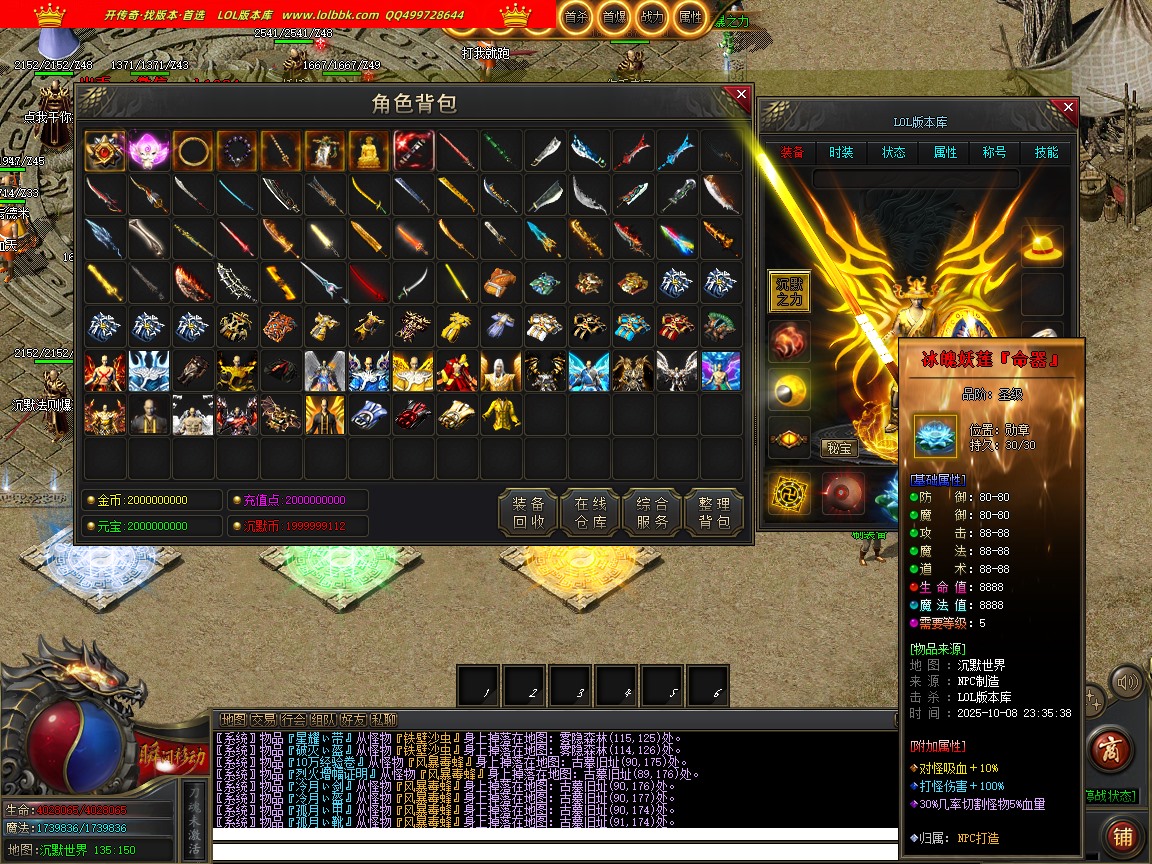
Task: Switch to the 时装 costume tab
Action: [x=841, y=153]
